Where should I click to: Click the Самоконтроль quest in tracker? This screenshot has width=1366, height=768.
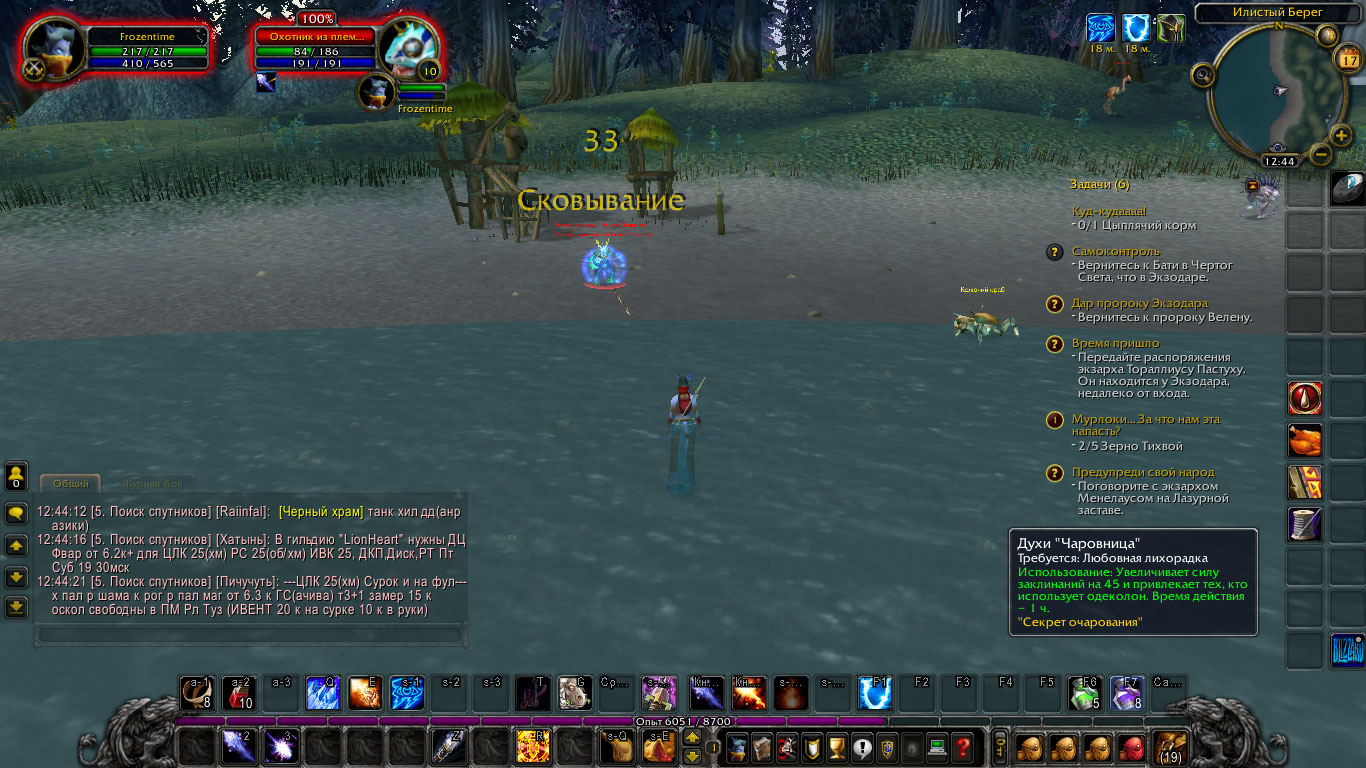point(1116,251)
